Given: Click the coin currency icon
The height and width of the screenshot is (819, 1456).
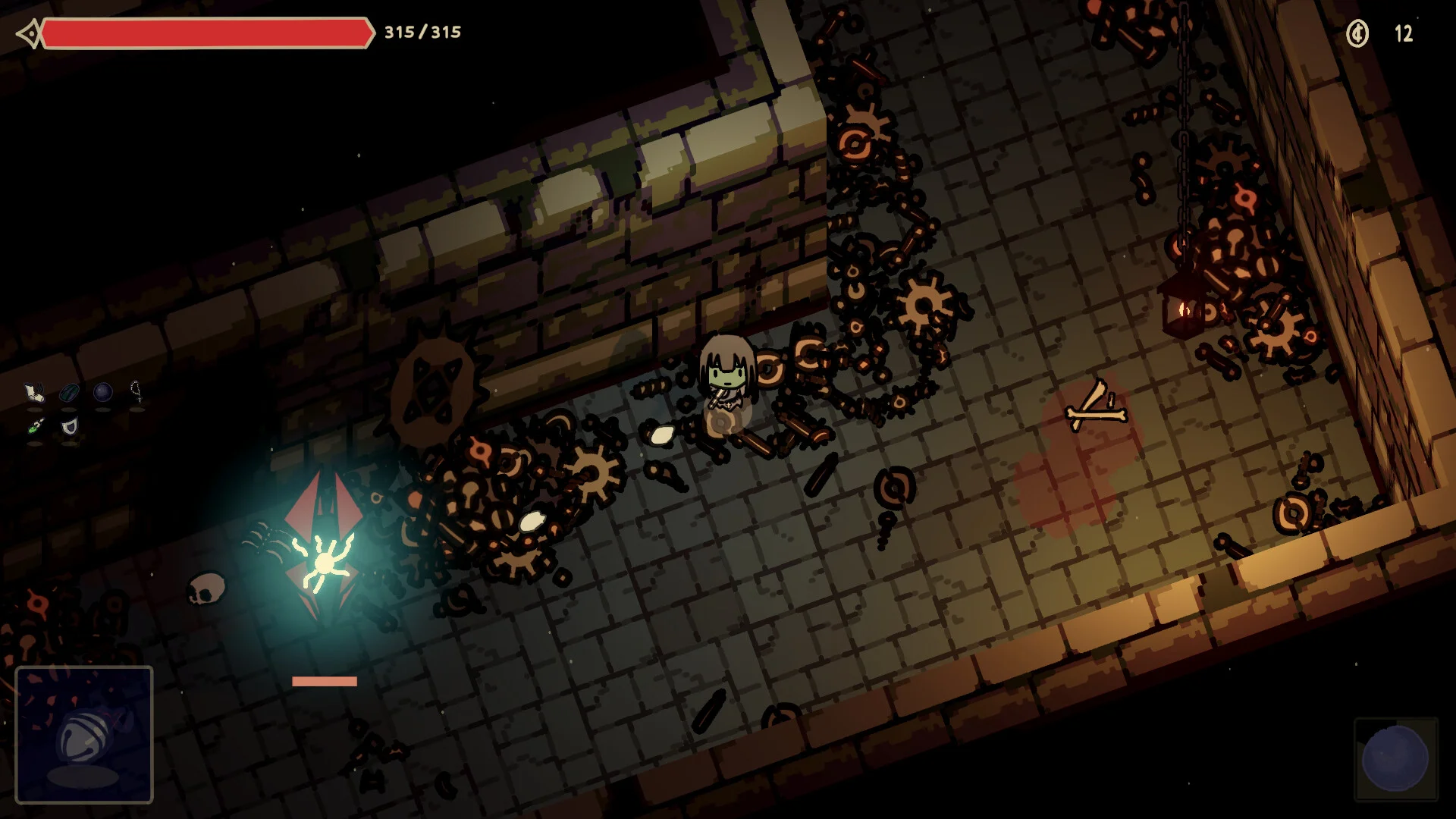Looking at the screenshot, I should [1357, 33].
